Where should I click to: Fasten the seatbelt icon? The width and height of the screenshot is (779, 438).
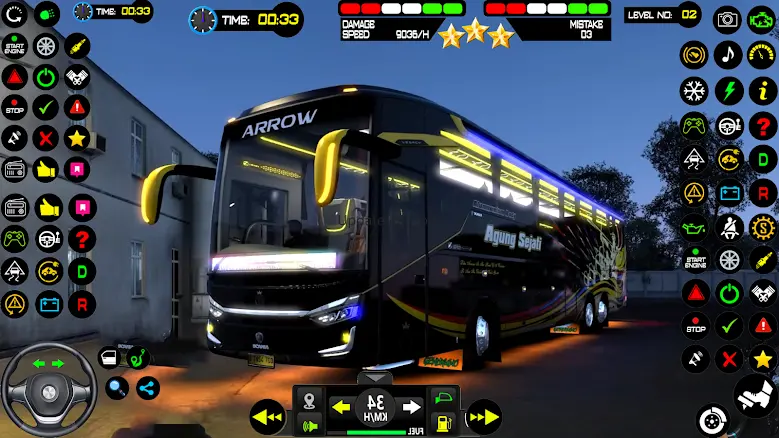(728, 227)
